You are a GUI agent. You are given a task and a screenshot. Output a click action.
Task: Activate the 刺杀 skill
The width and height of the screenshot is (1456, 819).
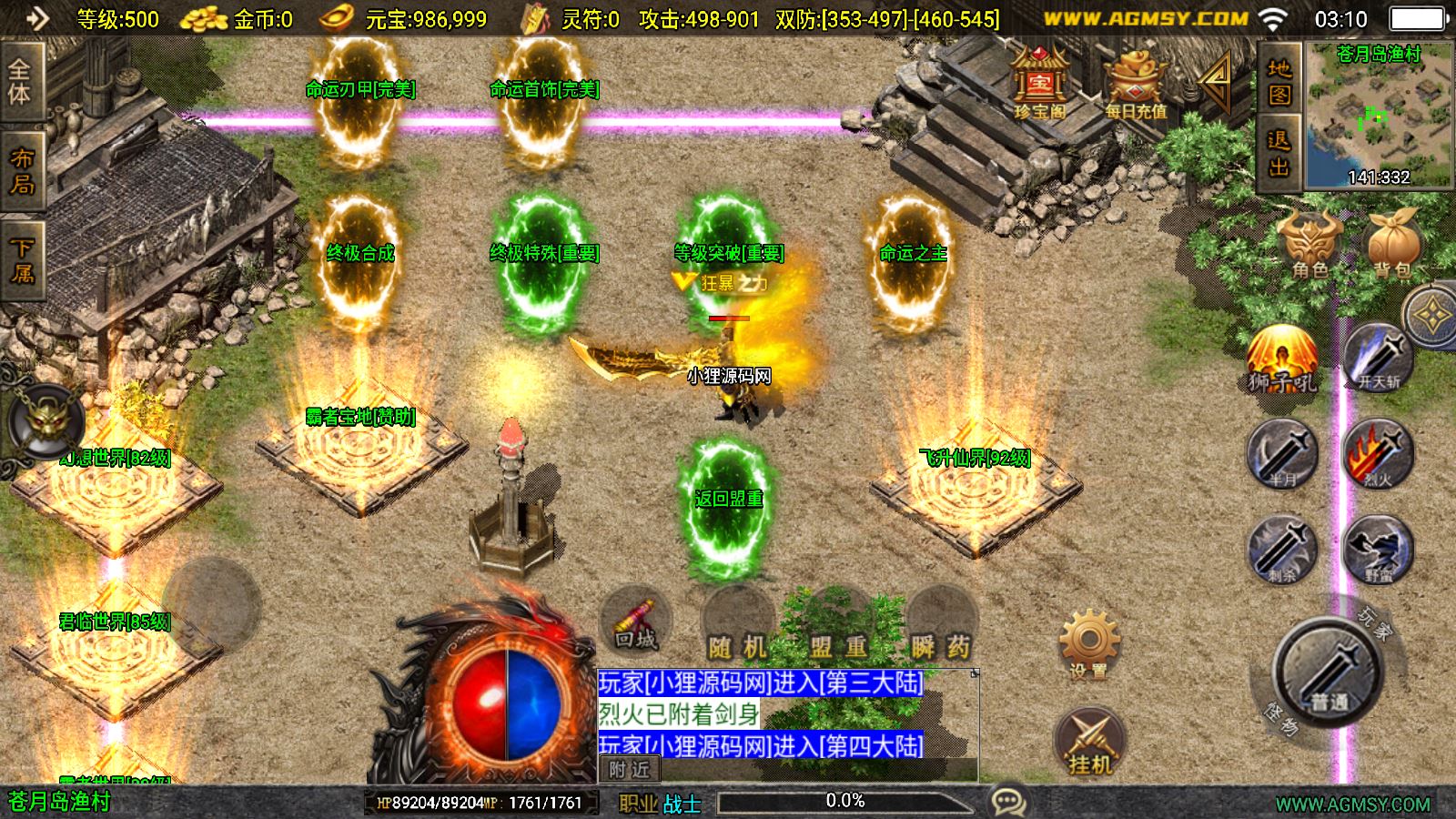tap(1282, 550)
